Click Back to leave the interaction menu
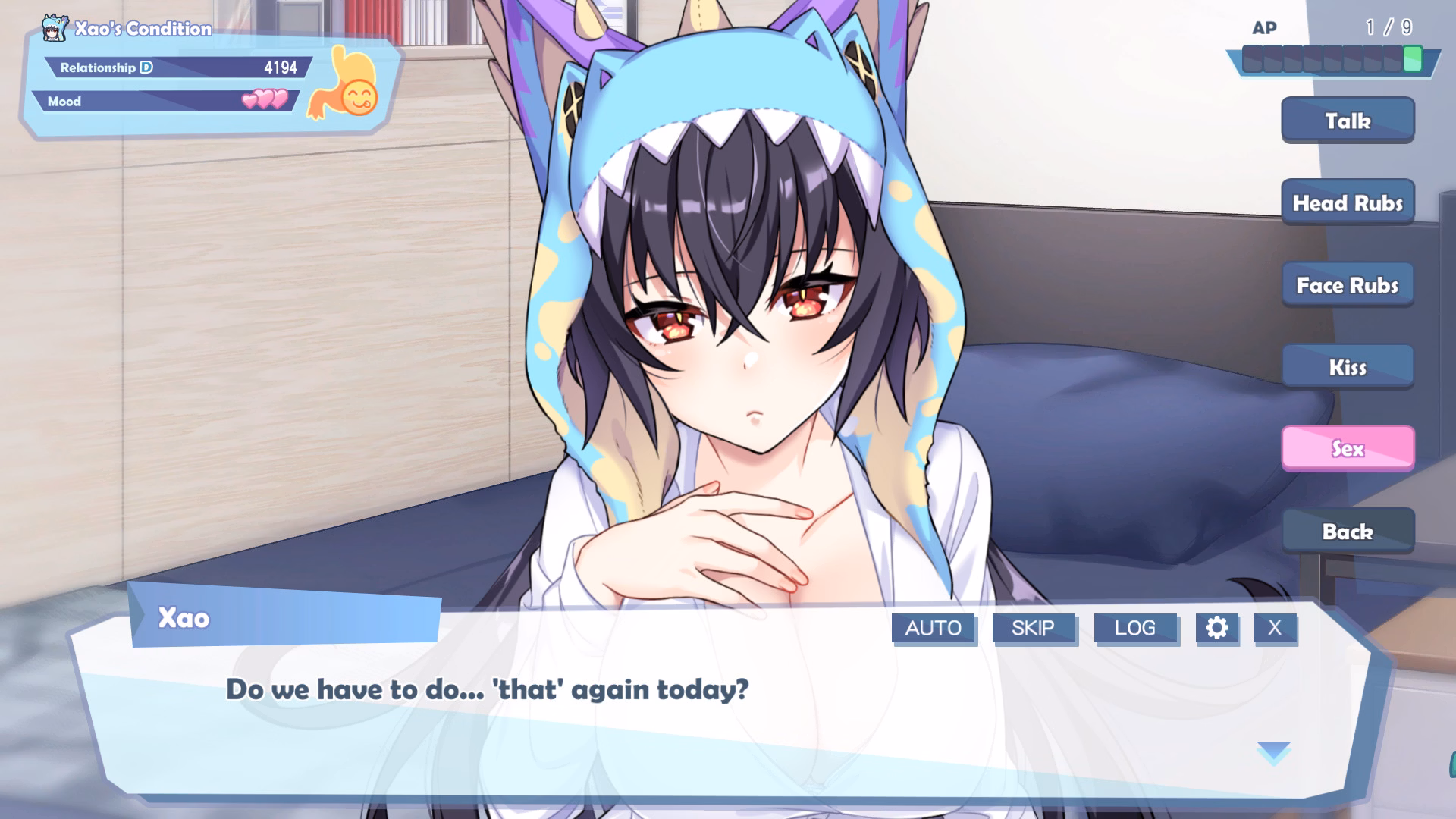The image size is (1456, 819). 1348,531
